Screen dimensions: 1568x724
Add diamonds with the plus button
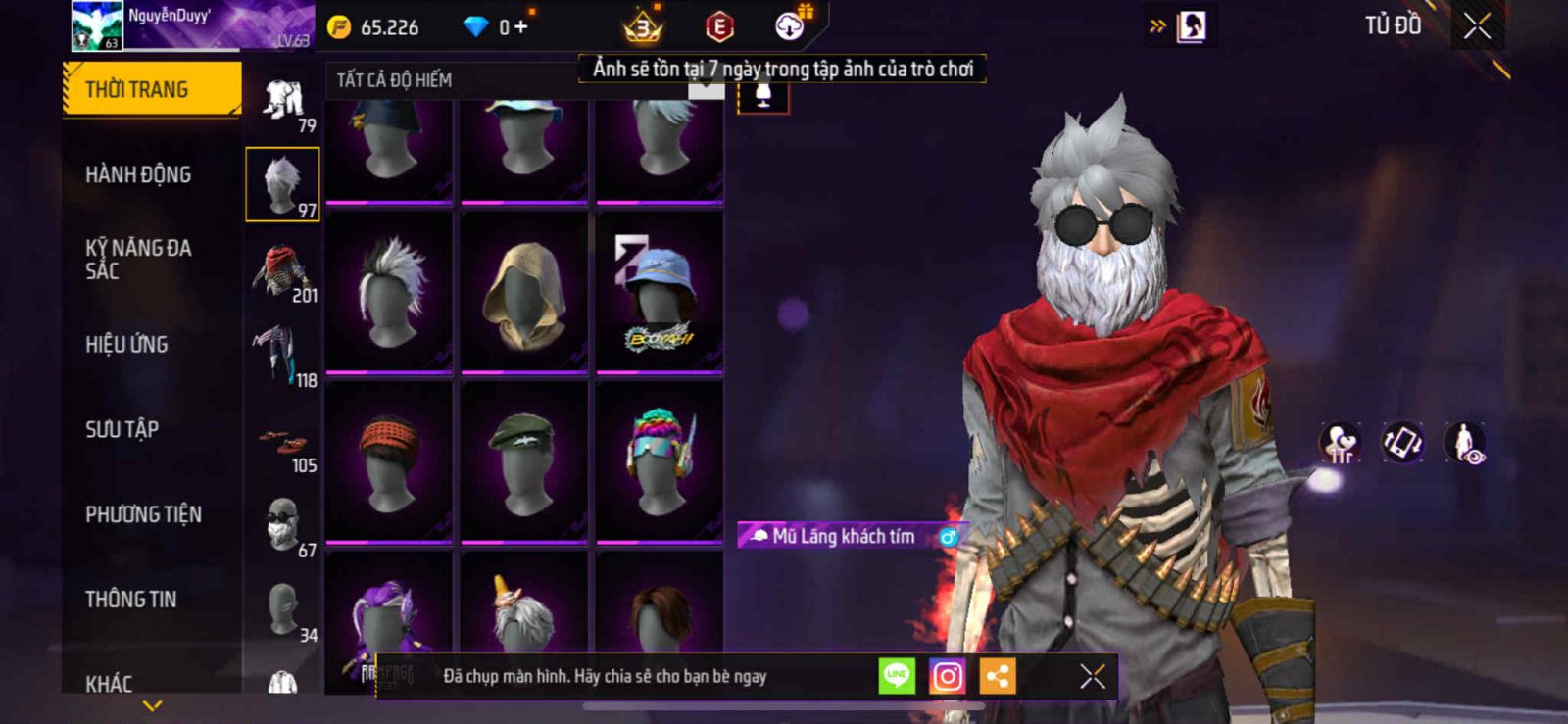(520, 27)
